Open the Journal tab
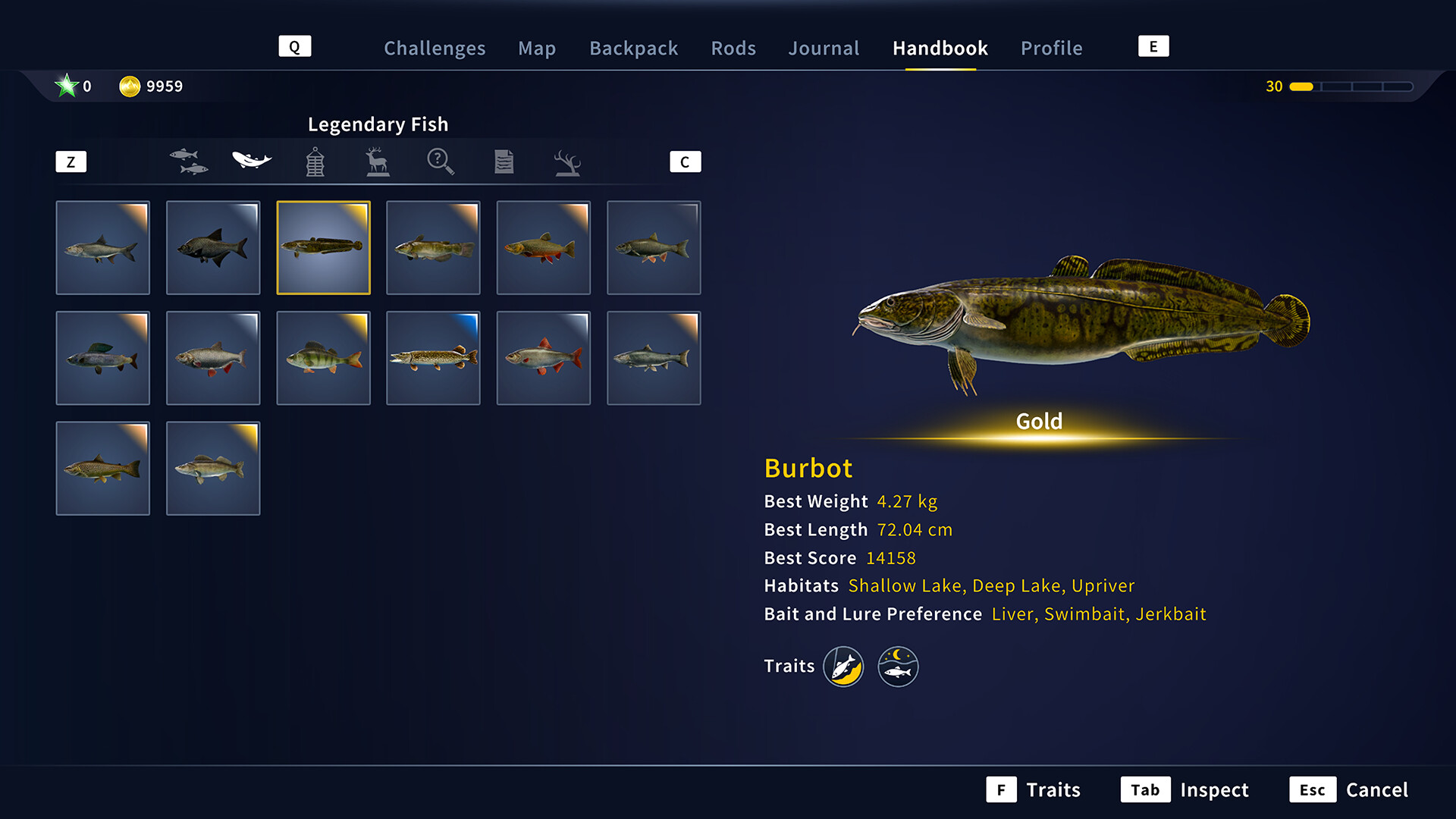Image resolution: width=1456 pixels, height=819 pixels. (824, 48)
